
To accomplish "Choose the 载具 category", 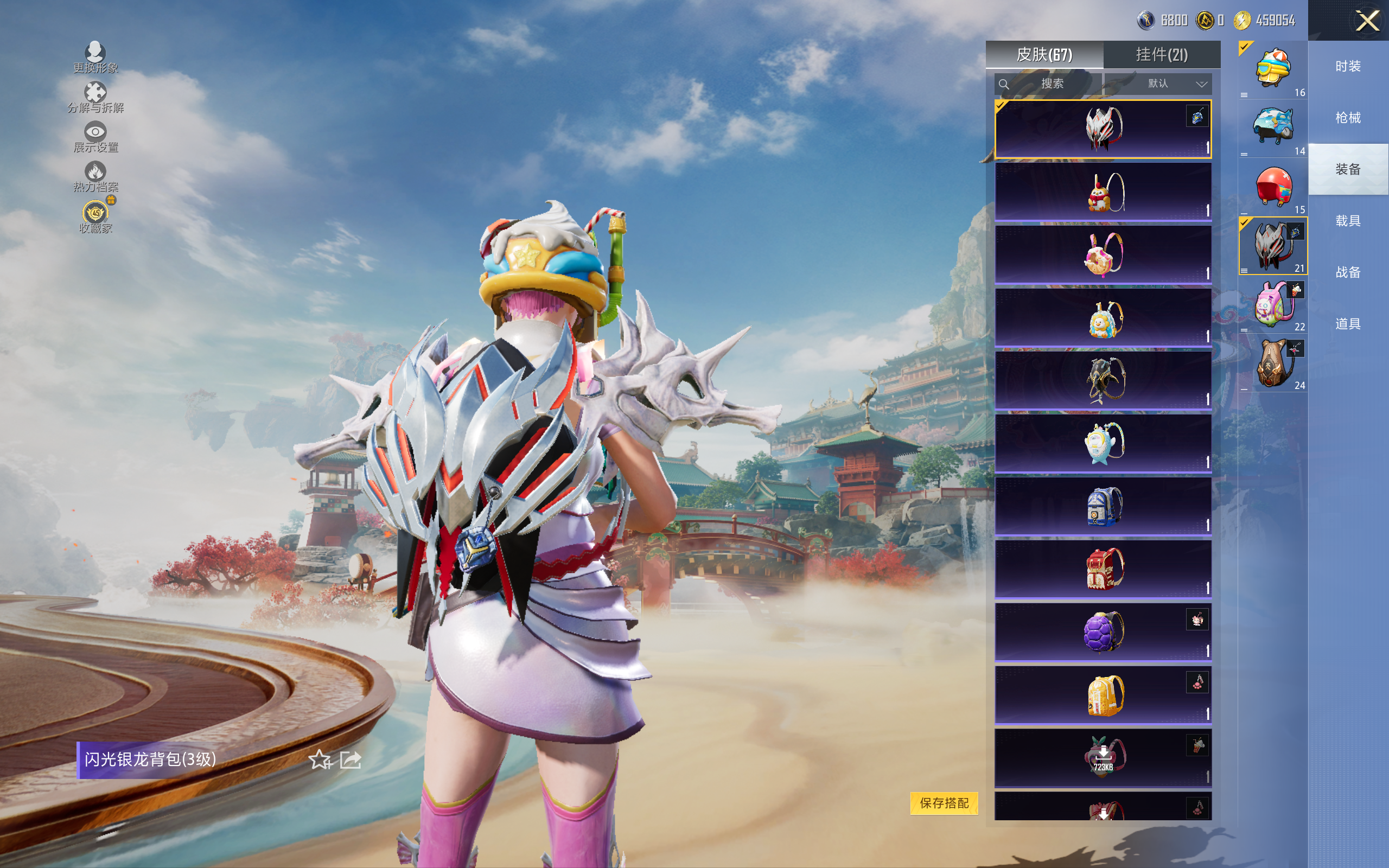I will coord(1347,221).
